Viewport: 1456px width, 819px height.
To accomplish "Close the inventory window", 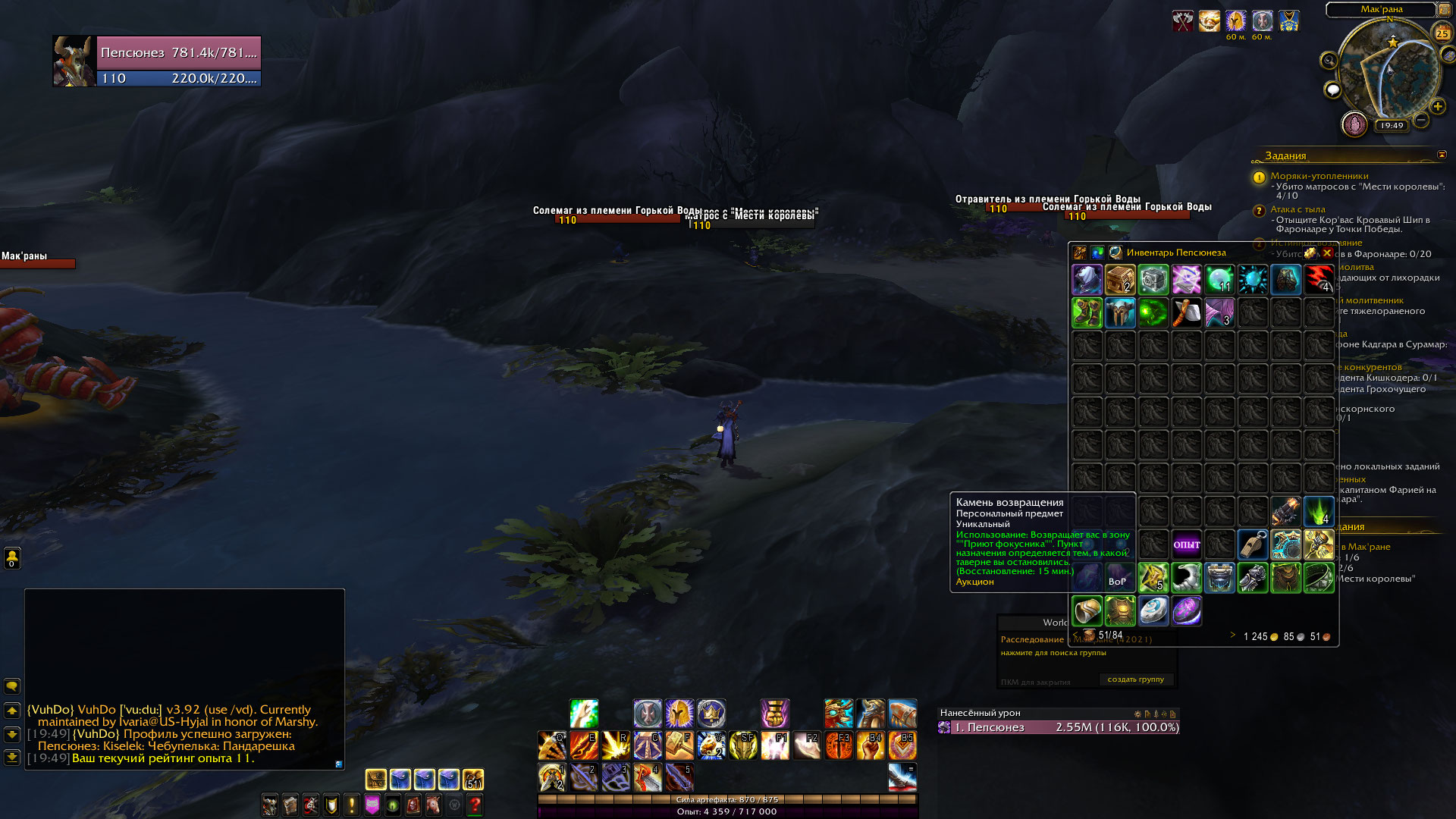I will 1327,253.
